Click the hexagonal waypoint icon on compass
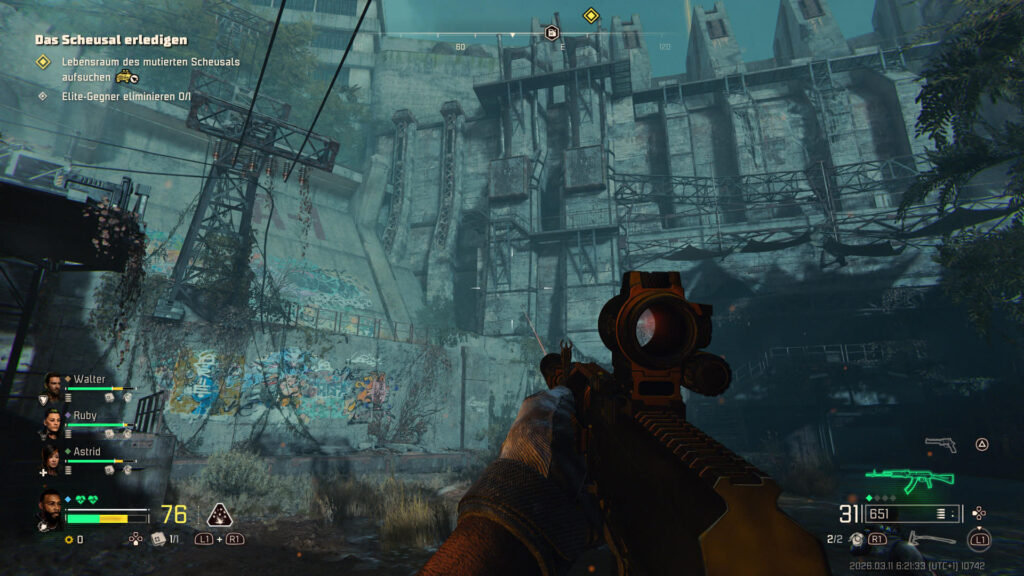The width and height of the screenshot is (1024, 576). [x=551, y=33]
